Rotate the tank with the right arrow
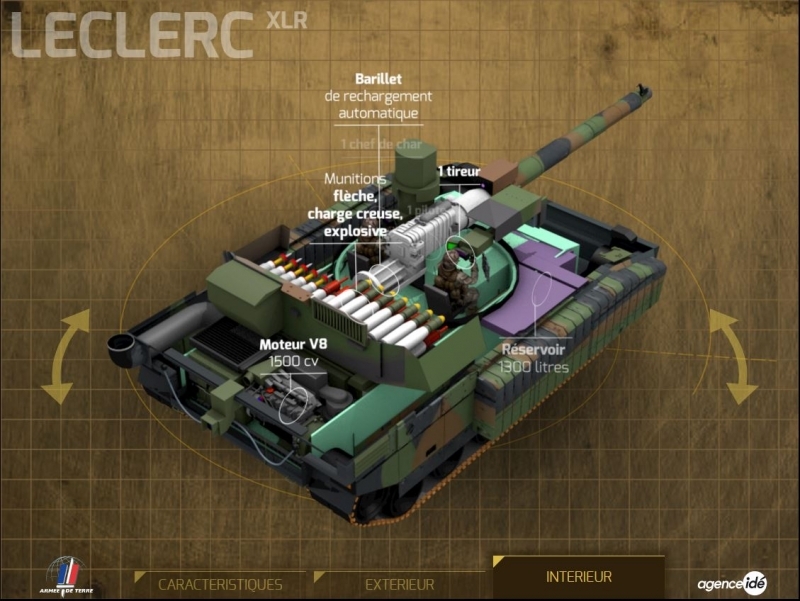The height and width of the screenshot is (601, 800). click(x=728, y=355)
